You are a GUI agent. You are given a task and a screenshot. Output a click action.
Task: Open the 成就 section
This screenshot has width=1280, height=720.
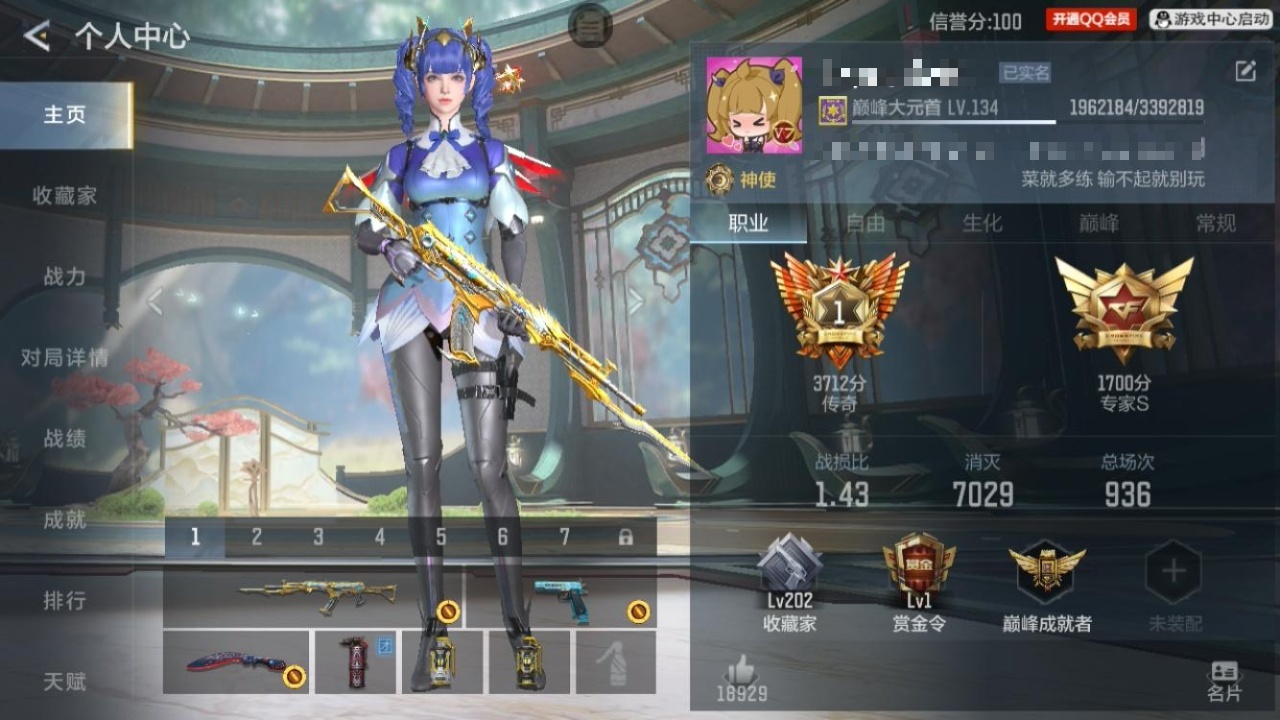tap(65, 520)
